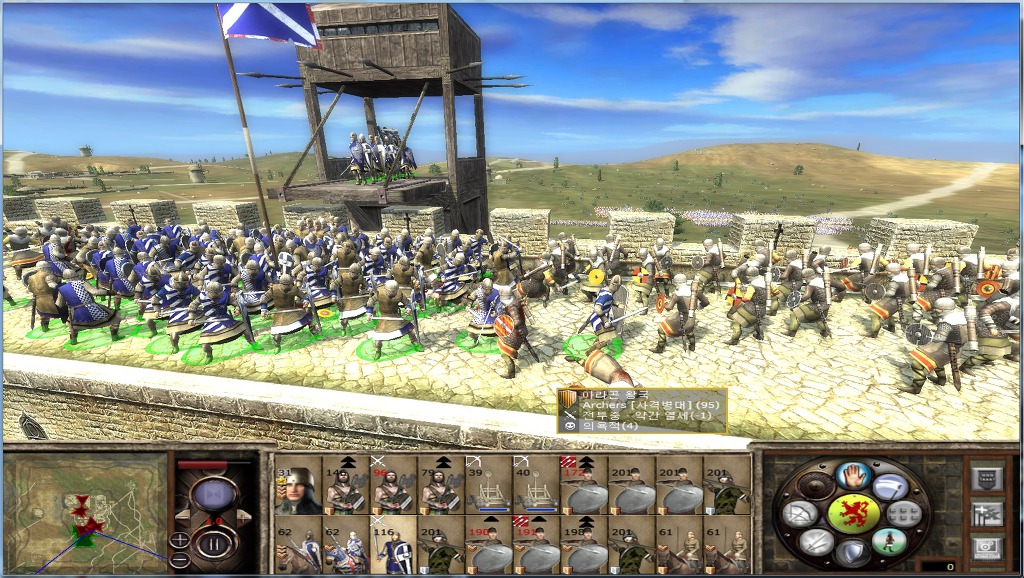This screenshot has height=578, width=1024.
Task: Zoom in the minimap with the plus button
Action: click(180, 540)
